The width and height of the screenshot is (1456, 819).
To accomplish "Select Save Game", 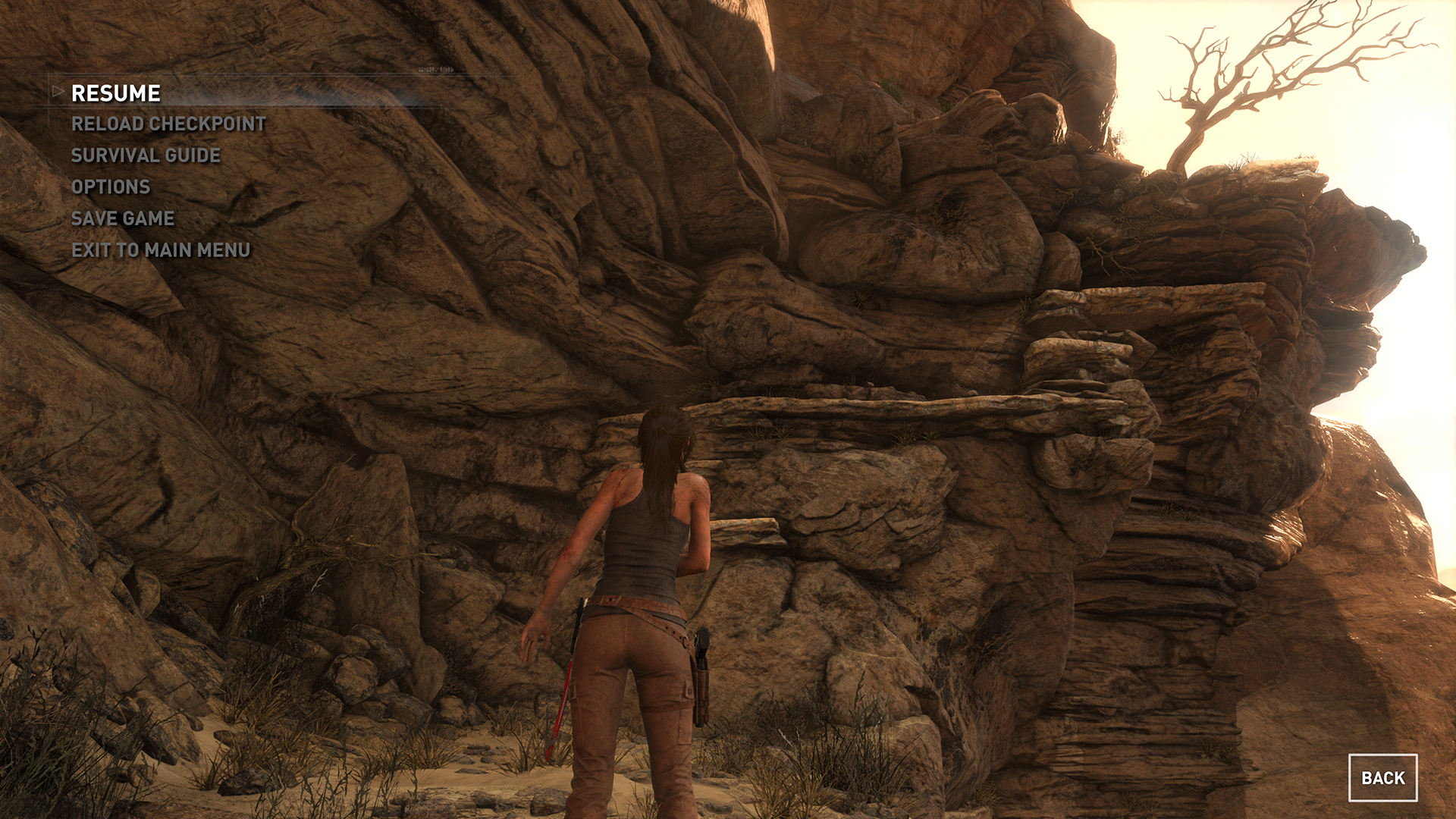I will tap(123, 218).
